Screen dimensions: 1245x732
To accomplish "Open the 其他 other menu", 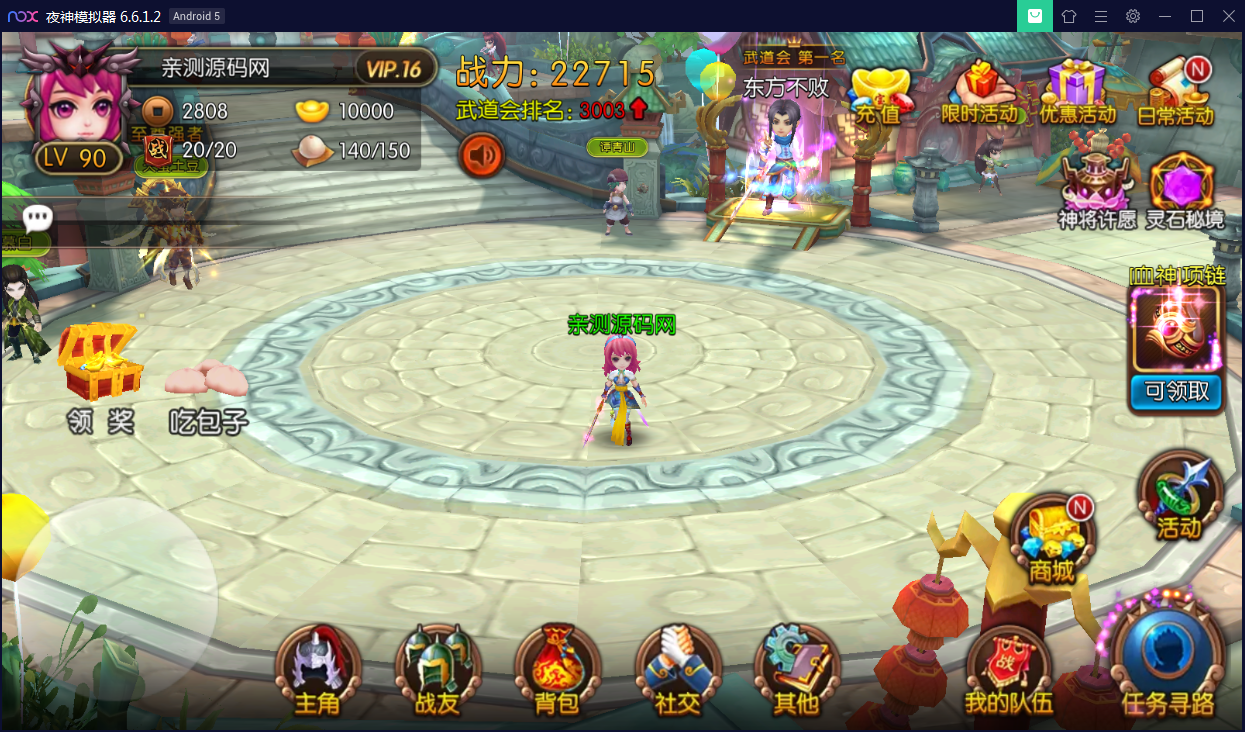I will click(797, 670).
